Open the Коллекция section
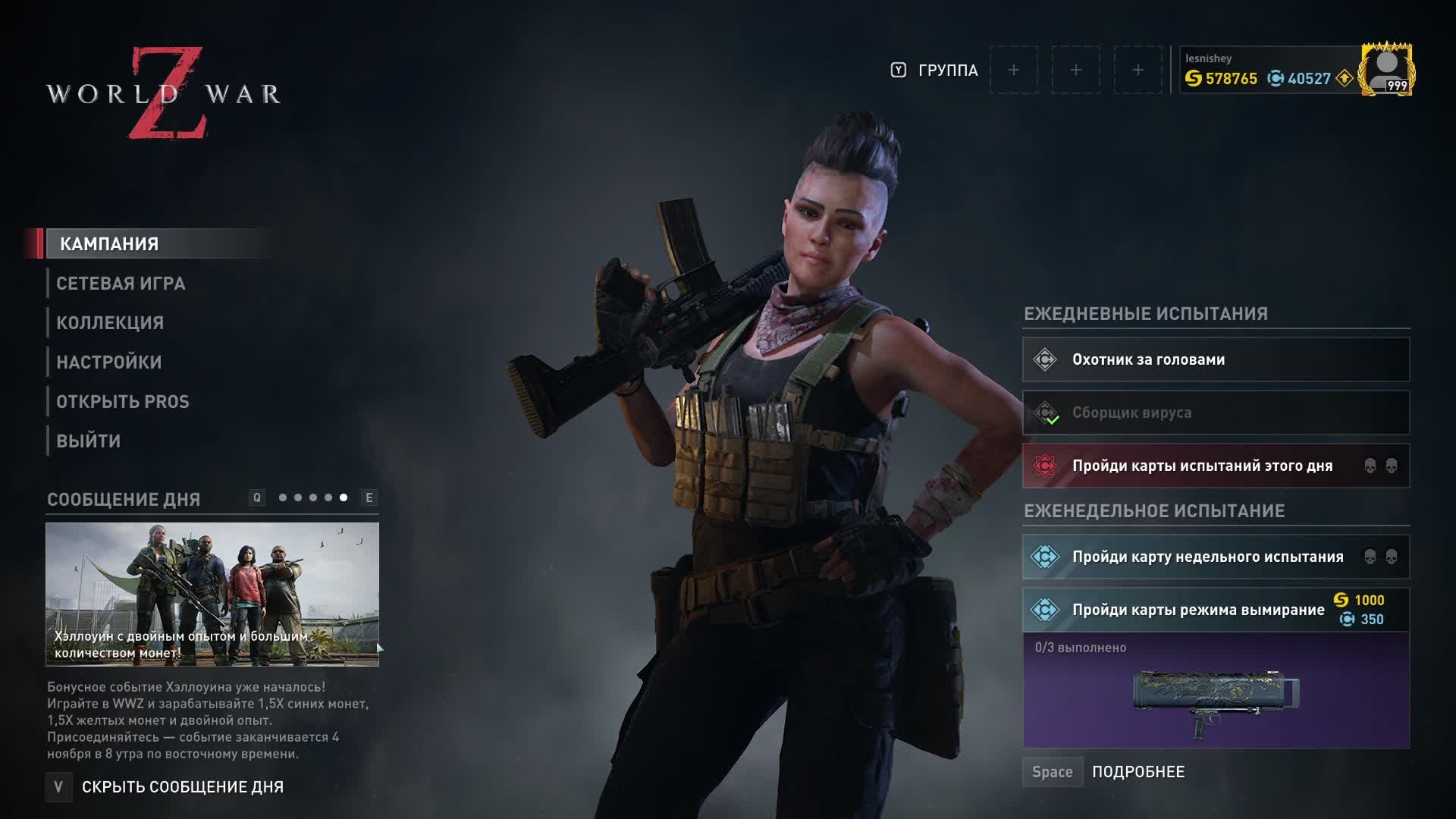The image size is (1456, 819). click(x=110, y=323)
